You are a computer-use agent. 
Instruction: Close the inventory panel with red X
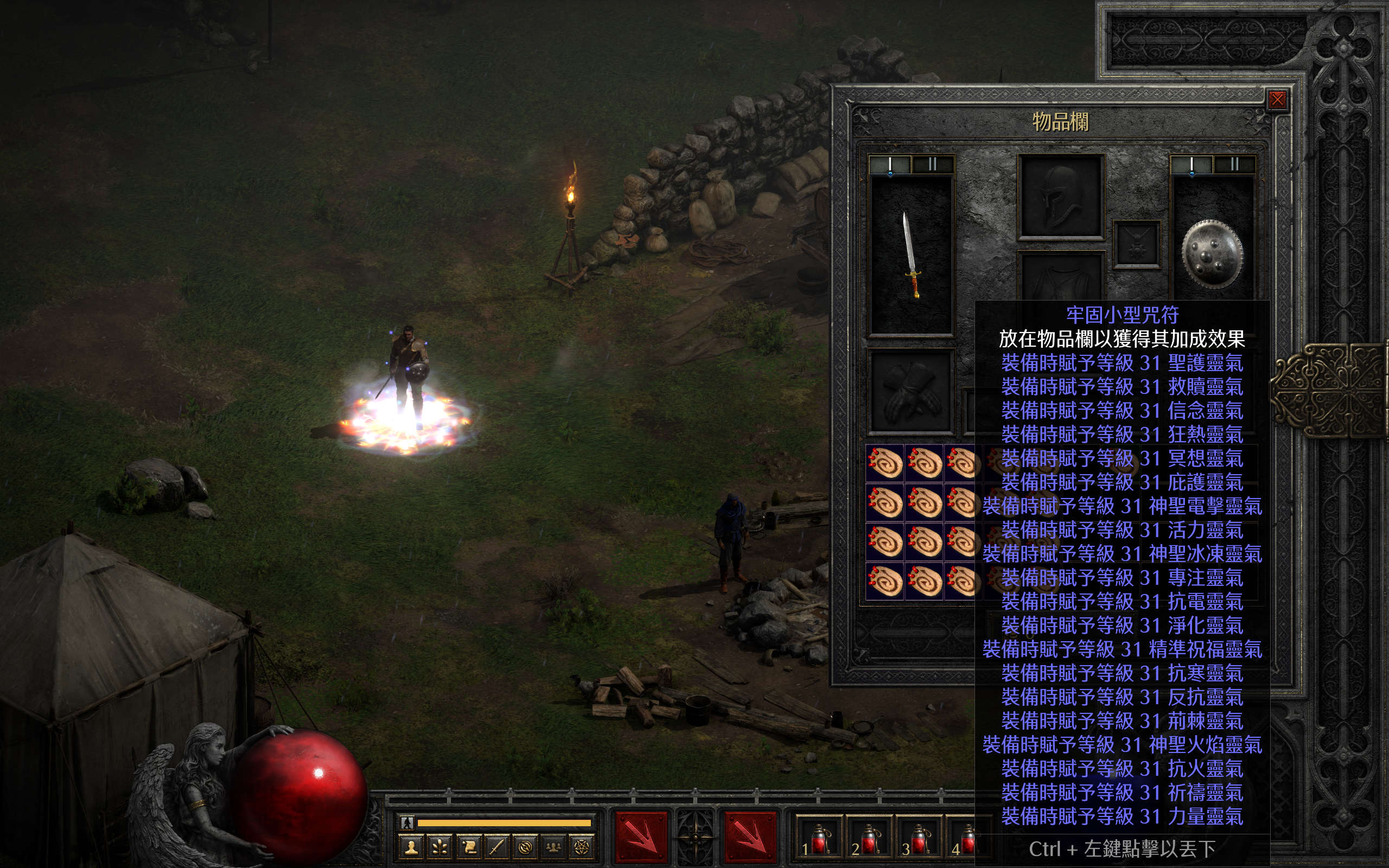1277,100
